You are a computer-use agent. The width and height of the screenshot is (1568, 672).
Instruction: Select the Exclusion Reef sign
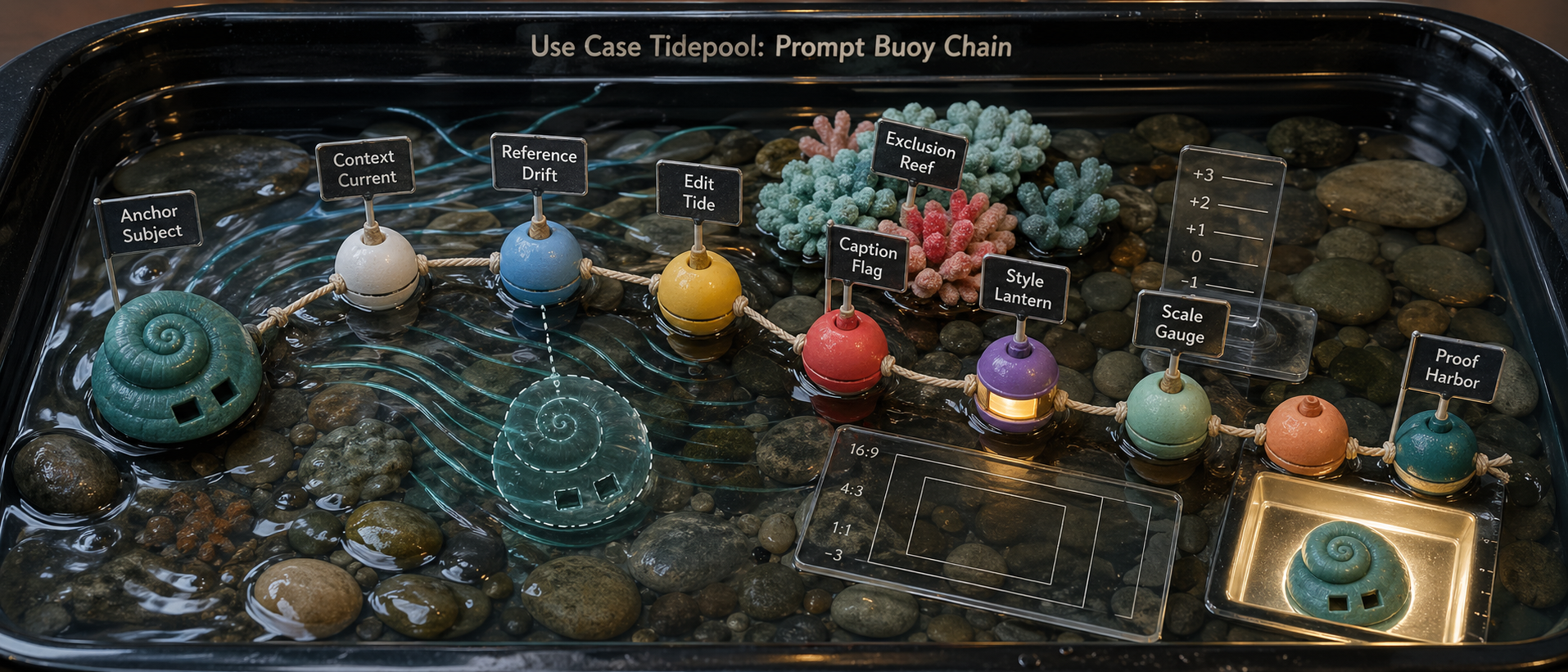[x=919, y=154]
